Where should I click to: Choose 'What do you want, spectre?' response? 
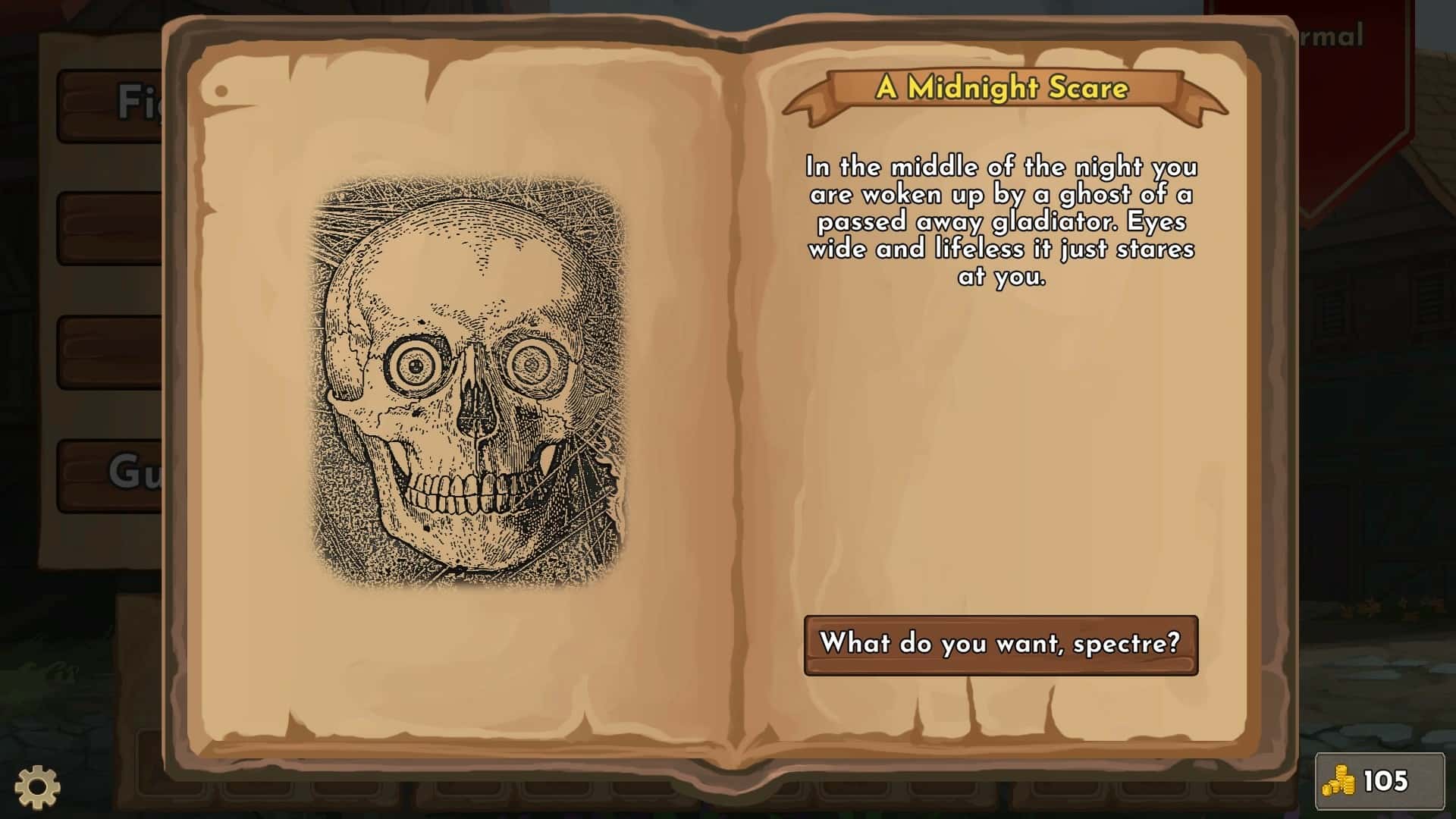coord(999,645)
